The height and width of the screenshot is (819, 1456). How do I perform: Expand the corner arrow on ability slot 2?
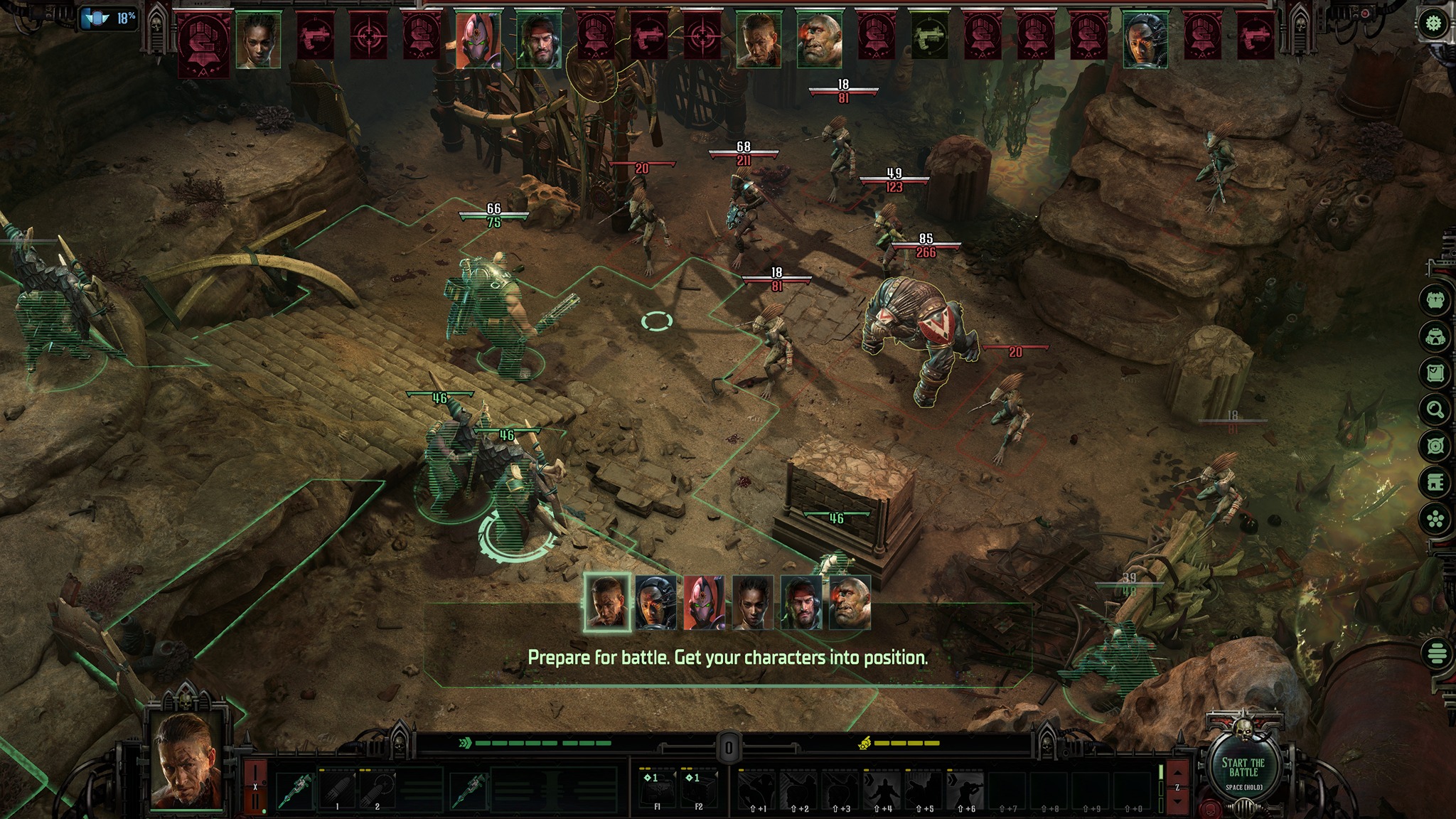[x=395, y=775]
